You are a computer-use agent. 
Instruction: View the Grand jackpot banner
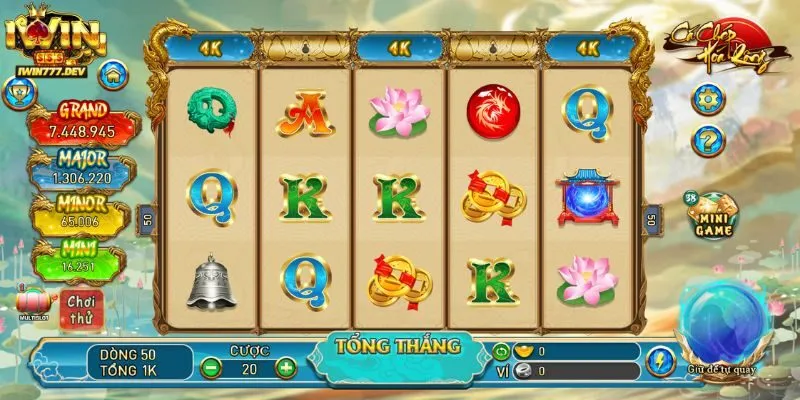(x=84, y=122)
